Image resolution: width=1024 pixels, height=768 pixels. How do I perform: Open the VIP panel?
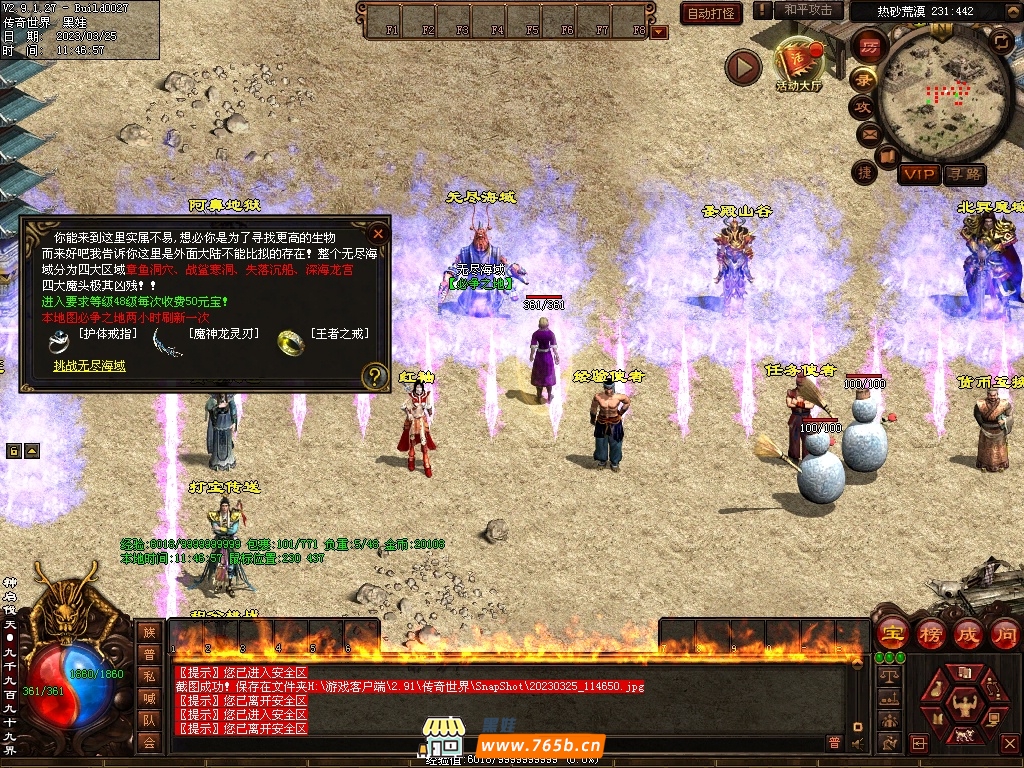918,174
